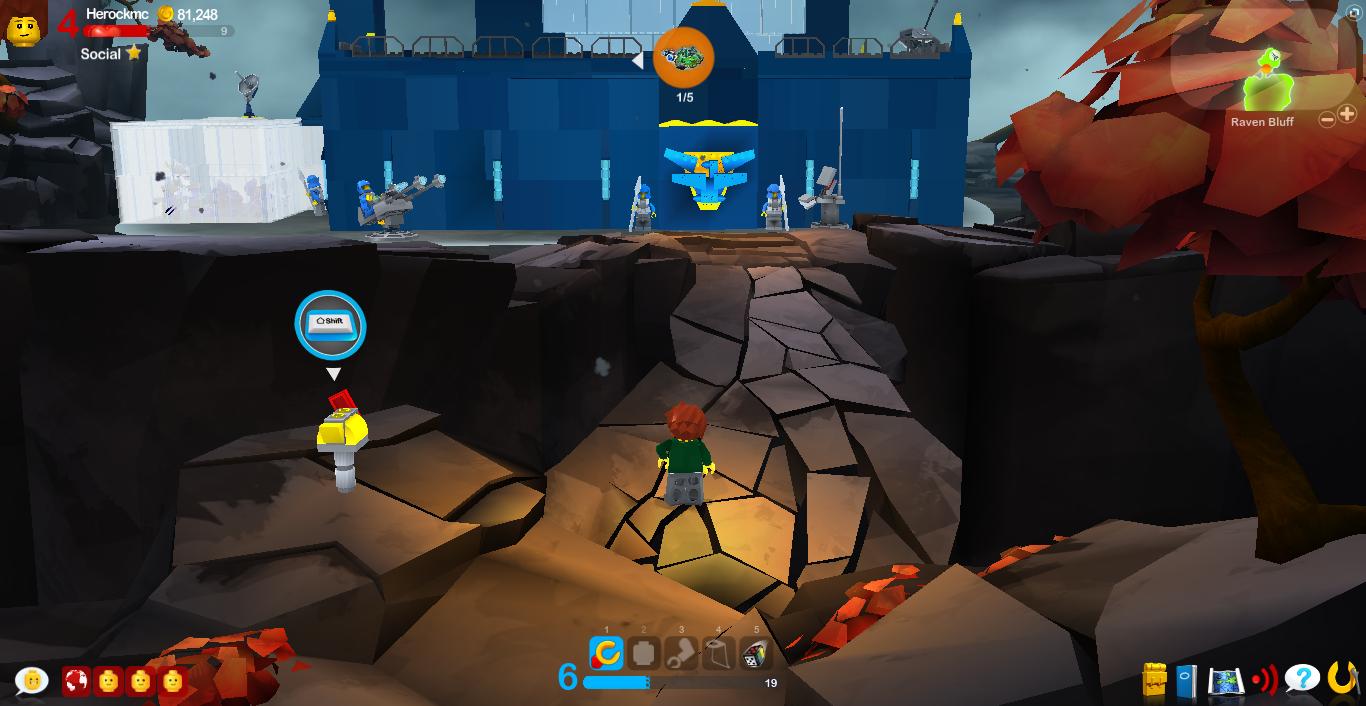The width and height of the screenshot is (1366, 706).
Task: Select the minifigure head slot 2
Action: (x=644, y=653)
